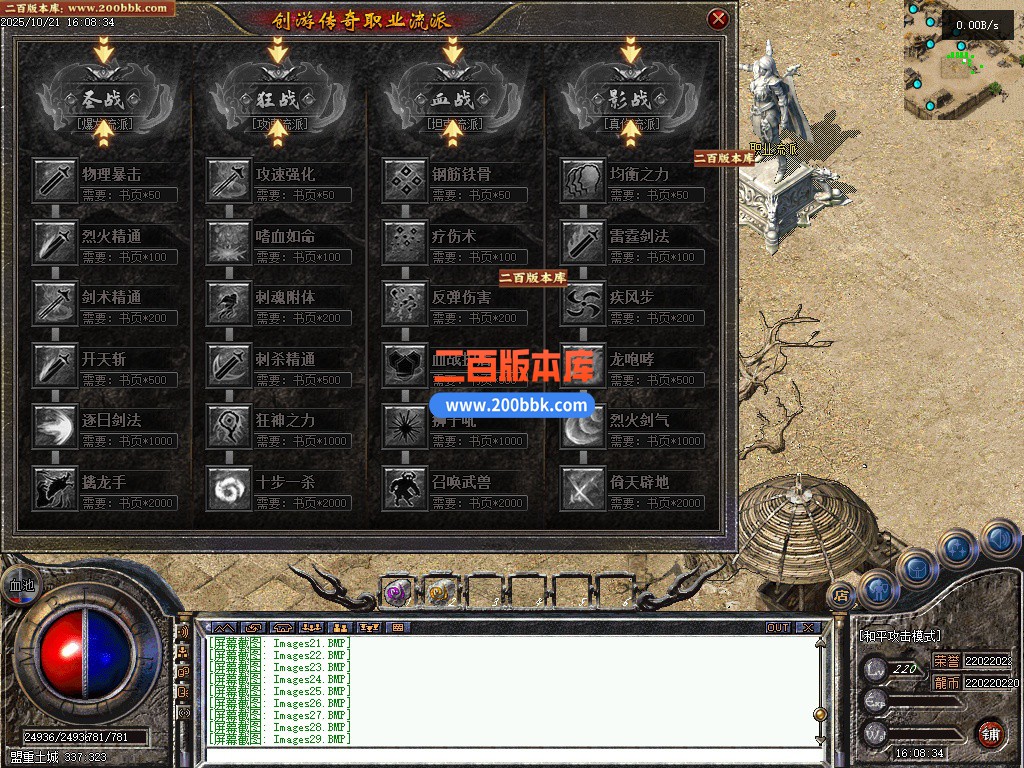This screenshot has height=768, width=1024.
Task: Select the 倚天辟地 skill
Action: 582,488
